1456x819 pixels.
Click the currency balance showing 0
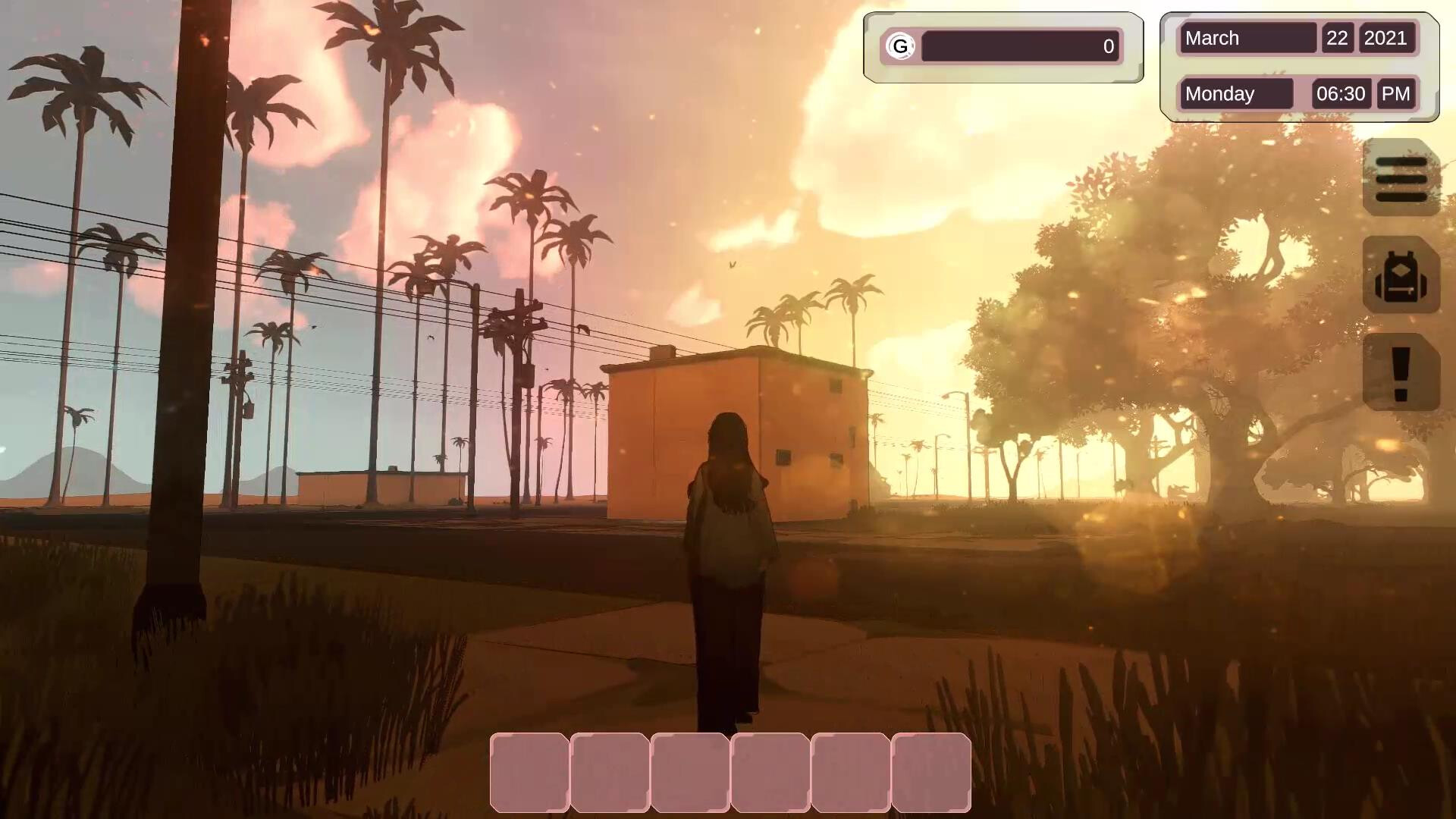pyautogui.click(x=1108, y=46)
